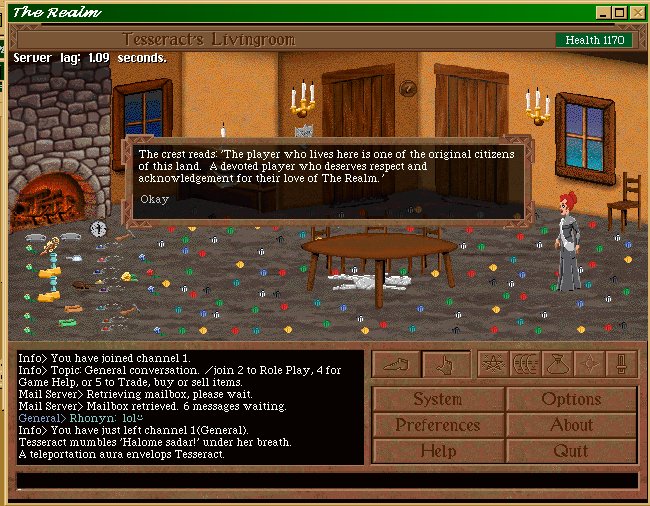
Task: Quit the game
Action: (x=571, y=451)
